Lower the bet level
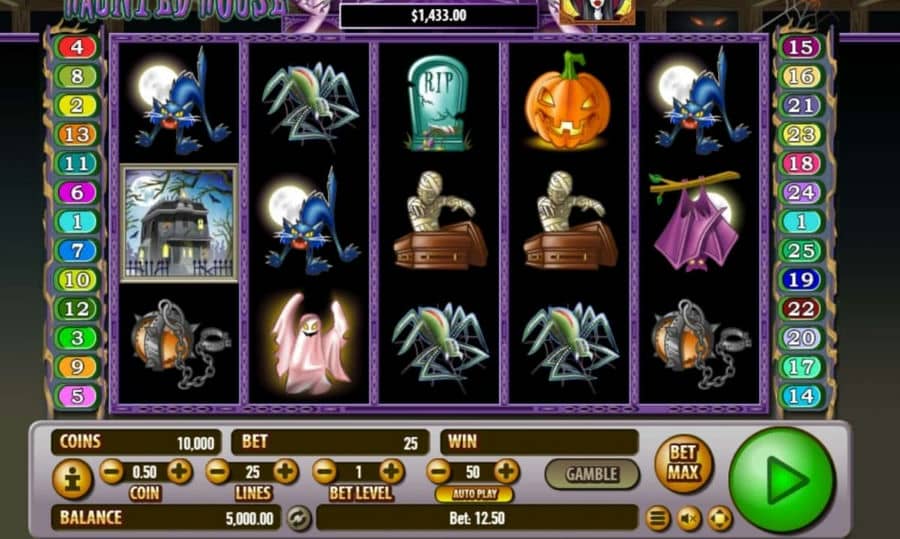The height and width of the screenshot is (539, 900). 324,471
